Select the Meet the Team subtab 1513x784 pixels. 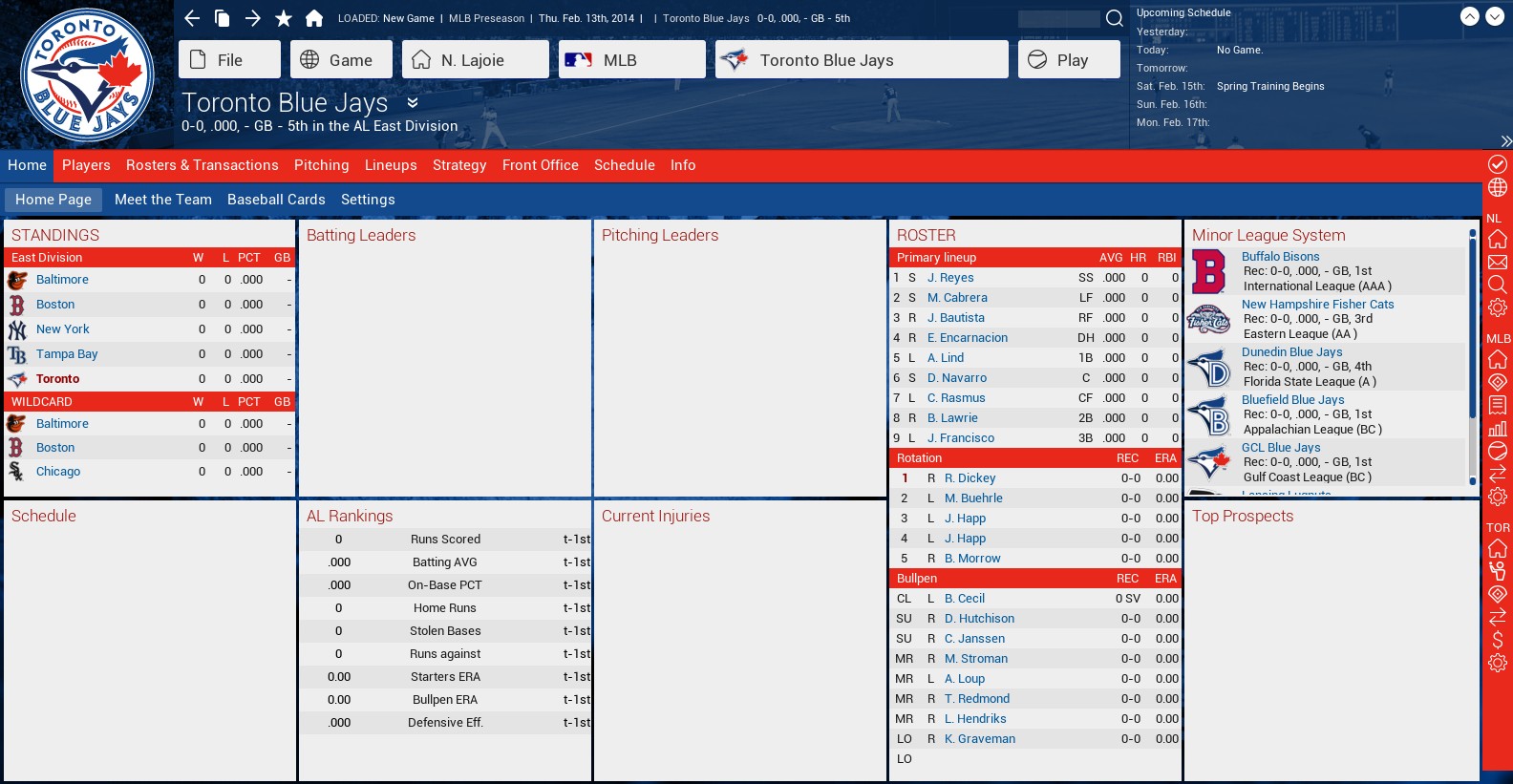coord(163,200)
